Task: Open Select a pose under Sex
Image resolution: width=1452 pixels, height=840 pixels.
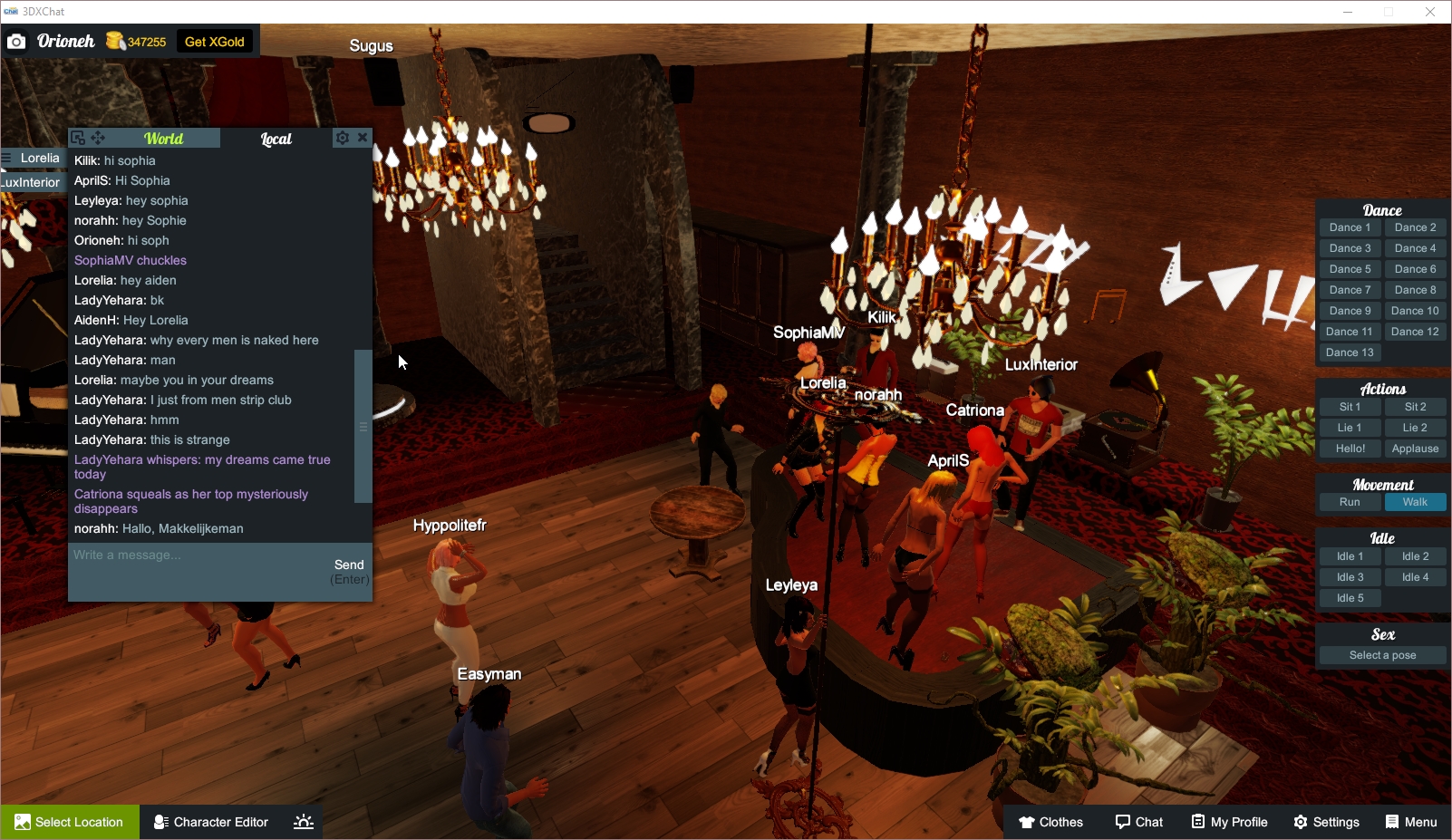Action: 1382,654
